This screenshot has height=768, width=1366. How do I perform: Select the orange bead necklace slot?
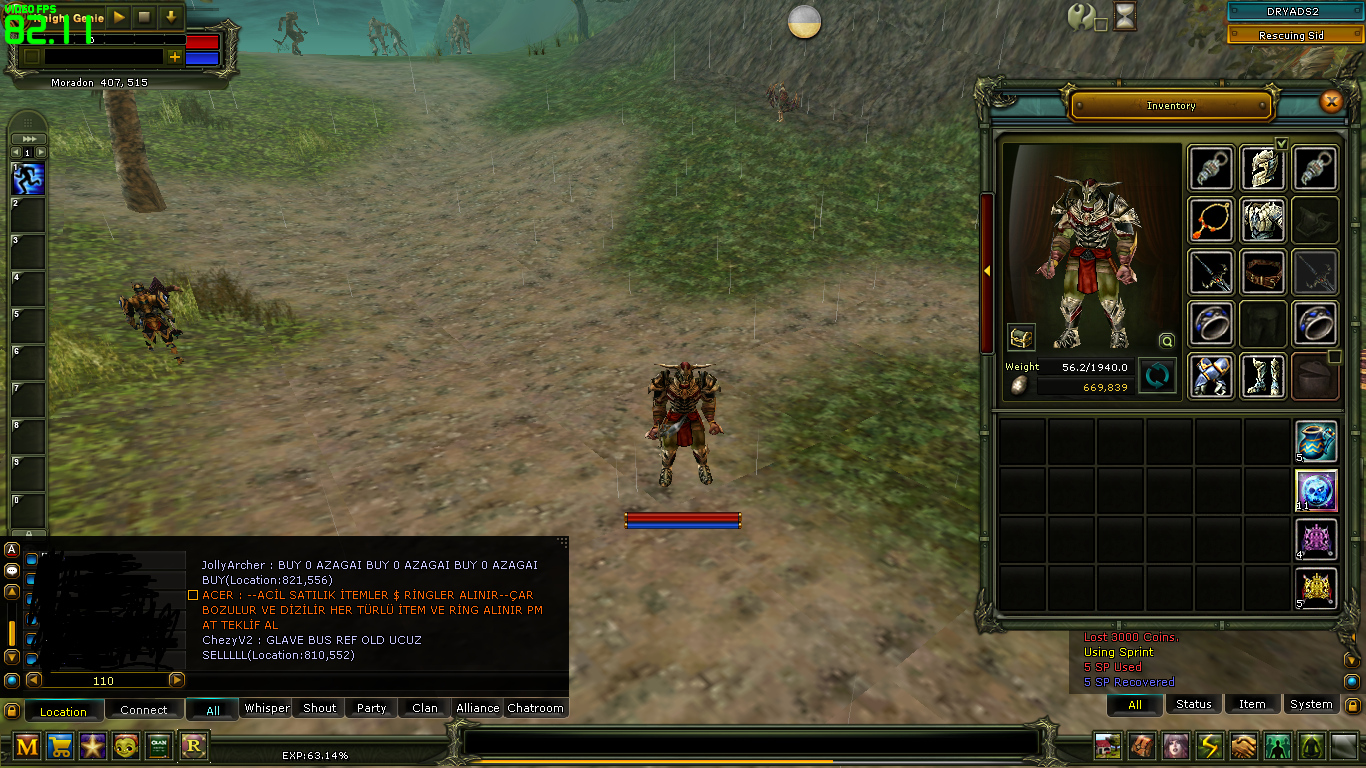coord(1211,220)
